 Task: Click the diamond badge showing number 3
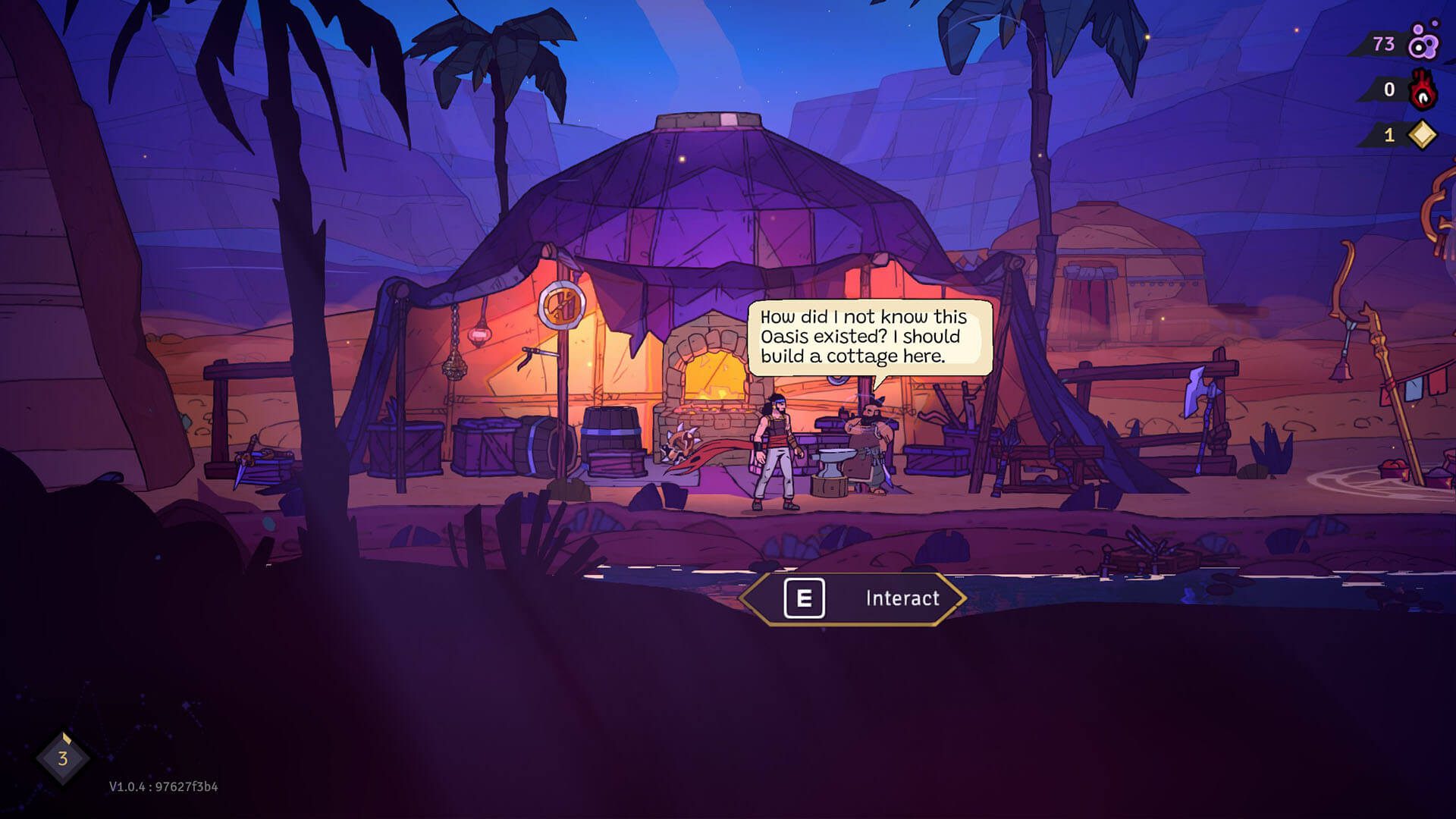pyautogui.click(x=63, y=758)
